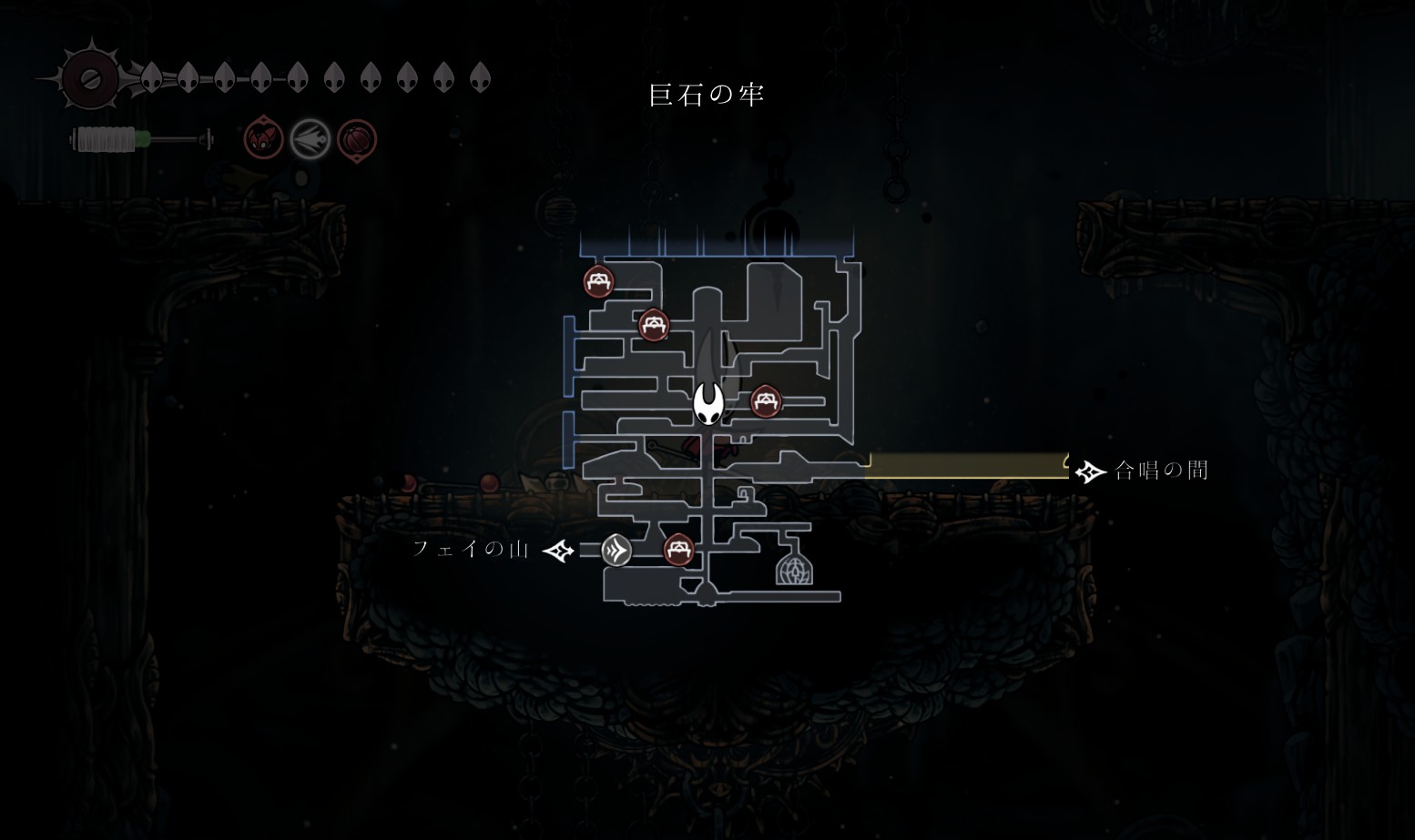Follow the 合唱の間 area exit label
This screenshot has width=1415, height=840.
point(1161,471)
